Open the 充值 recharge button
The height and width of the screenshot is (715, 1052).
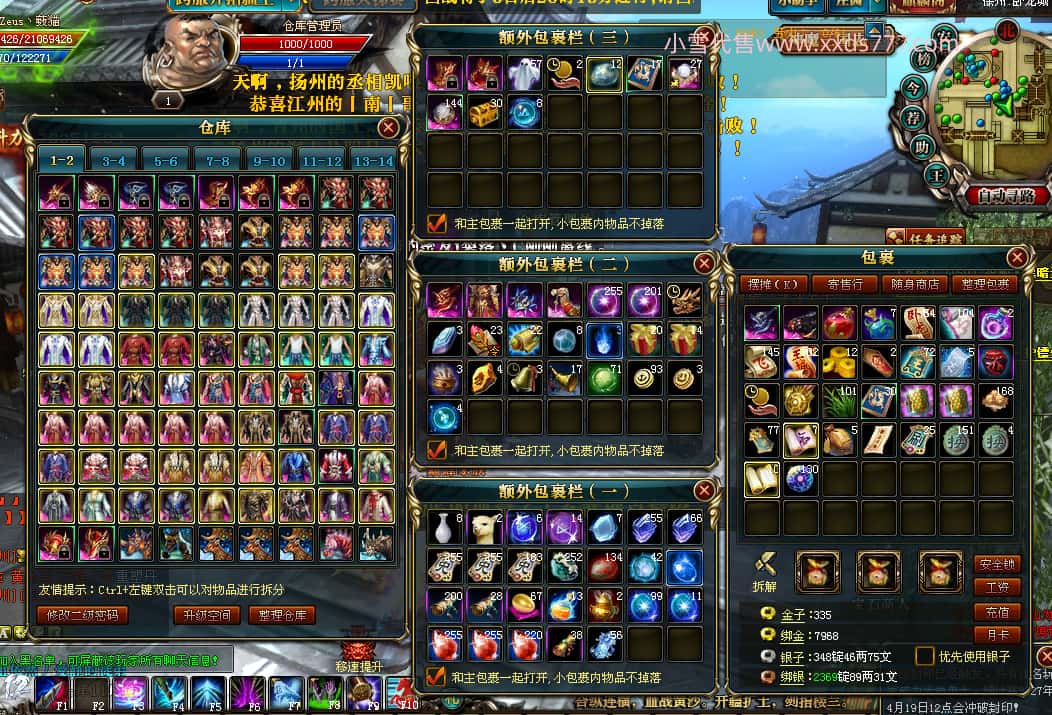[997, 611]
